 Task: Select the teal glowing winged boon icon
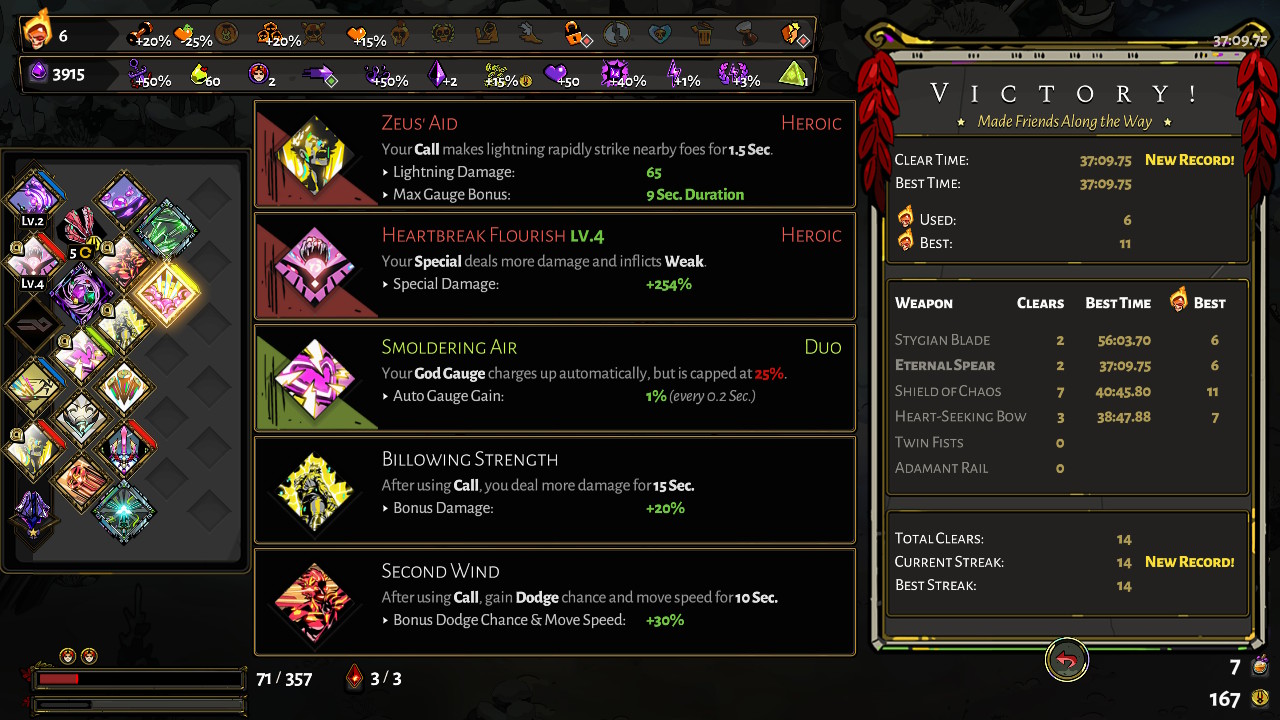[x=124, y=511]
